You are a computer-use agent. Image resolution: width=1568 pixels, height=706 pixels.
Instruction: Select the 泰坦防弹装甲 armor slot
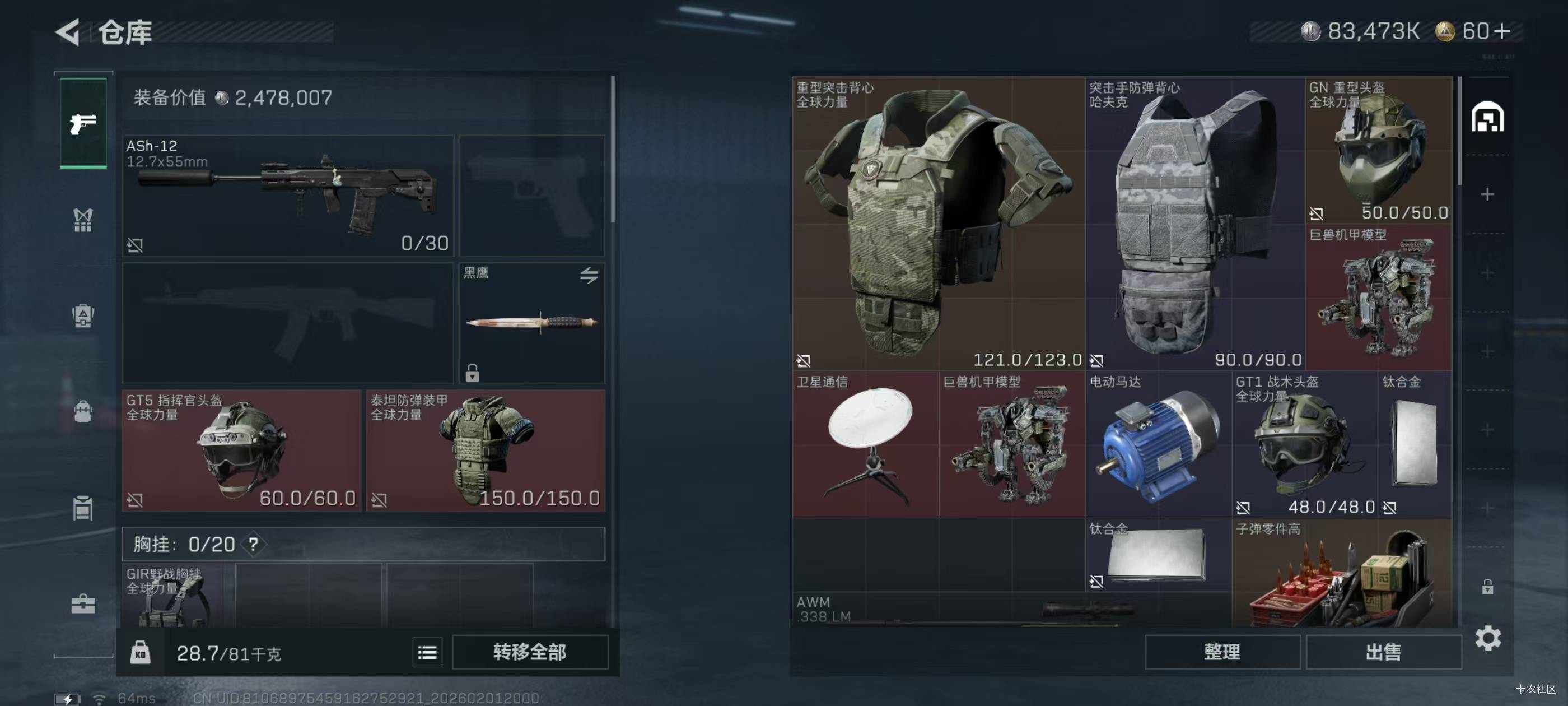coord(485,450)
